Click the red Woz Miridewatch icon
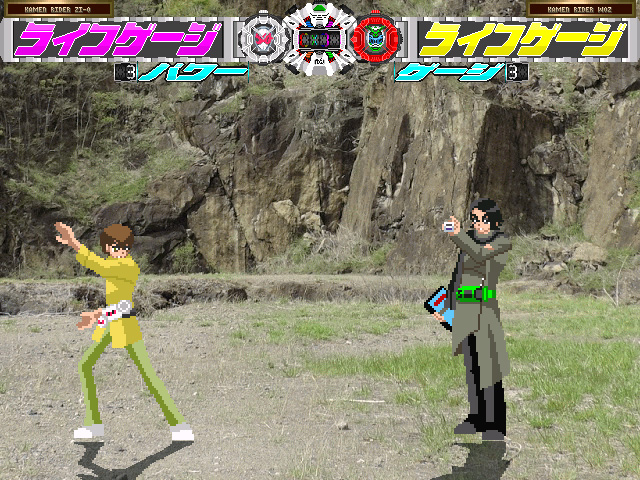Viewport: 640px width, 480px height. pos(375,42)
